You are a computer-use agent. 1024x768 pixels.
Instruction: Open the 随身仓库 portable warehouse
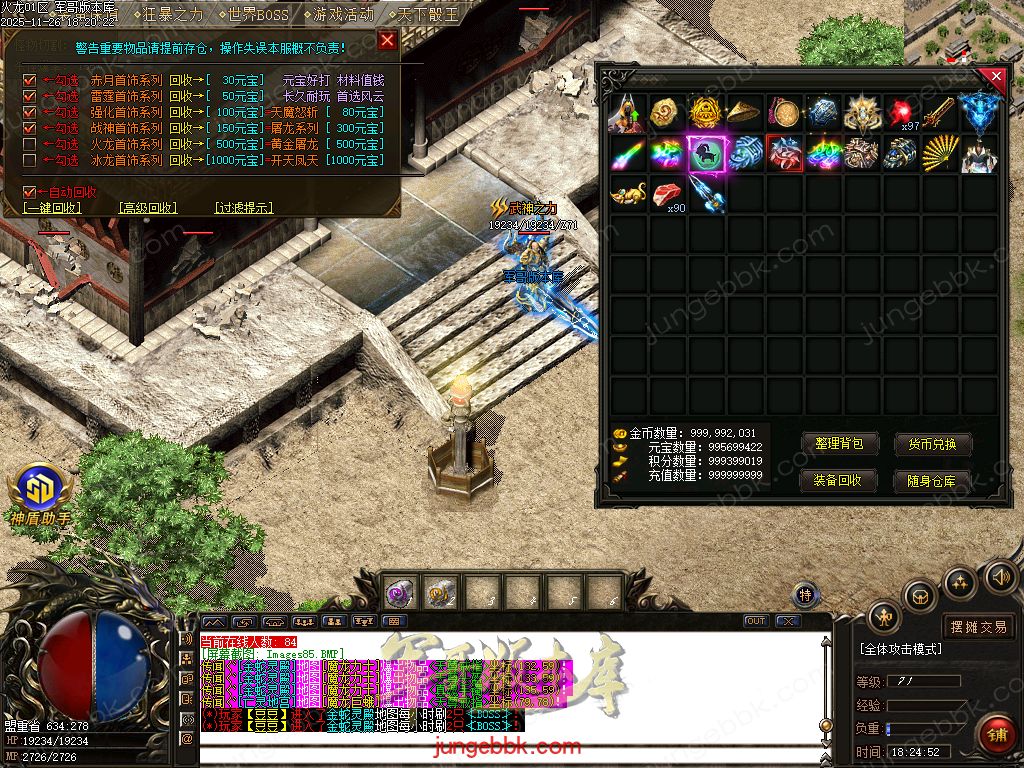click(932, 480)
